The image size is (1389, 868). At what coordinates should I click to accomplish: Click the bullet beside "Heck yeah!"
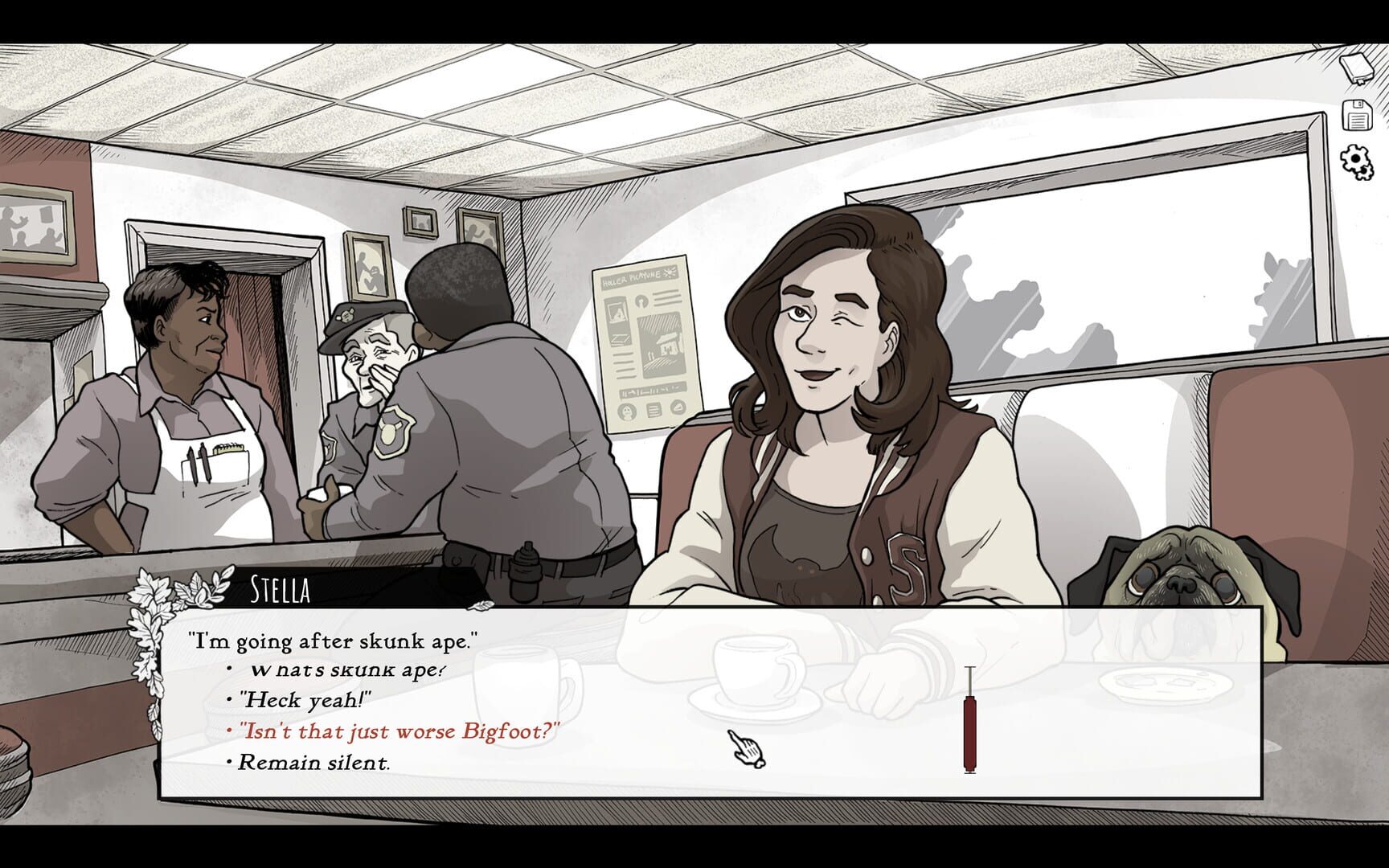coord(227,700)
